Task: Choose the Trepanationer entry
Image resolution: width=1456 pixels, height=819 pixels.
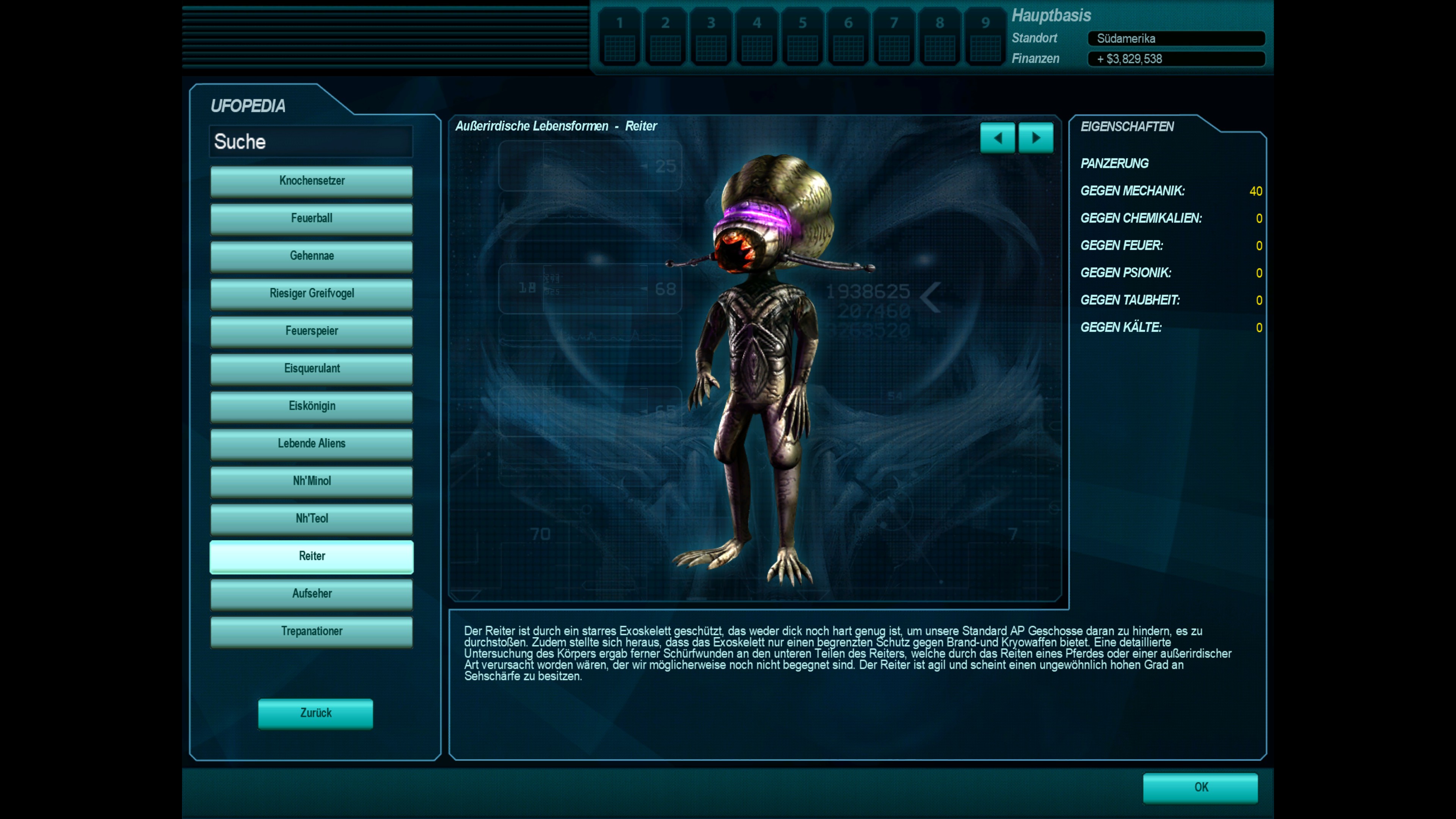Action: click(x=311, y=631)
